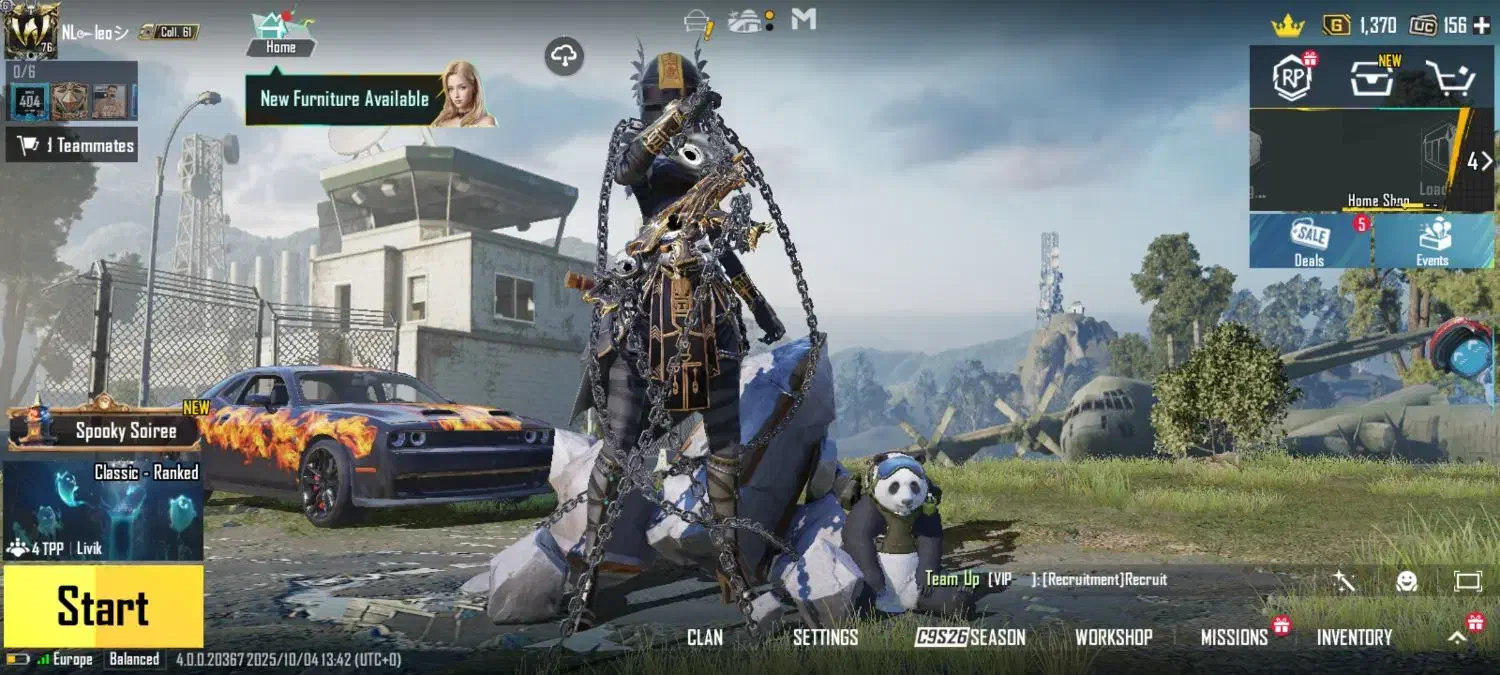The image size is (1500, 675).
Task: Click the cloud download icon
Action: 565,57
